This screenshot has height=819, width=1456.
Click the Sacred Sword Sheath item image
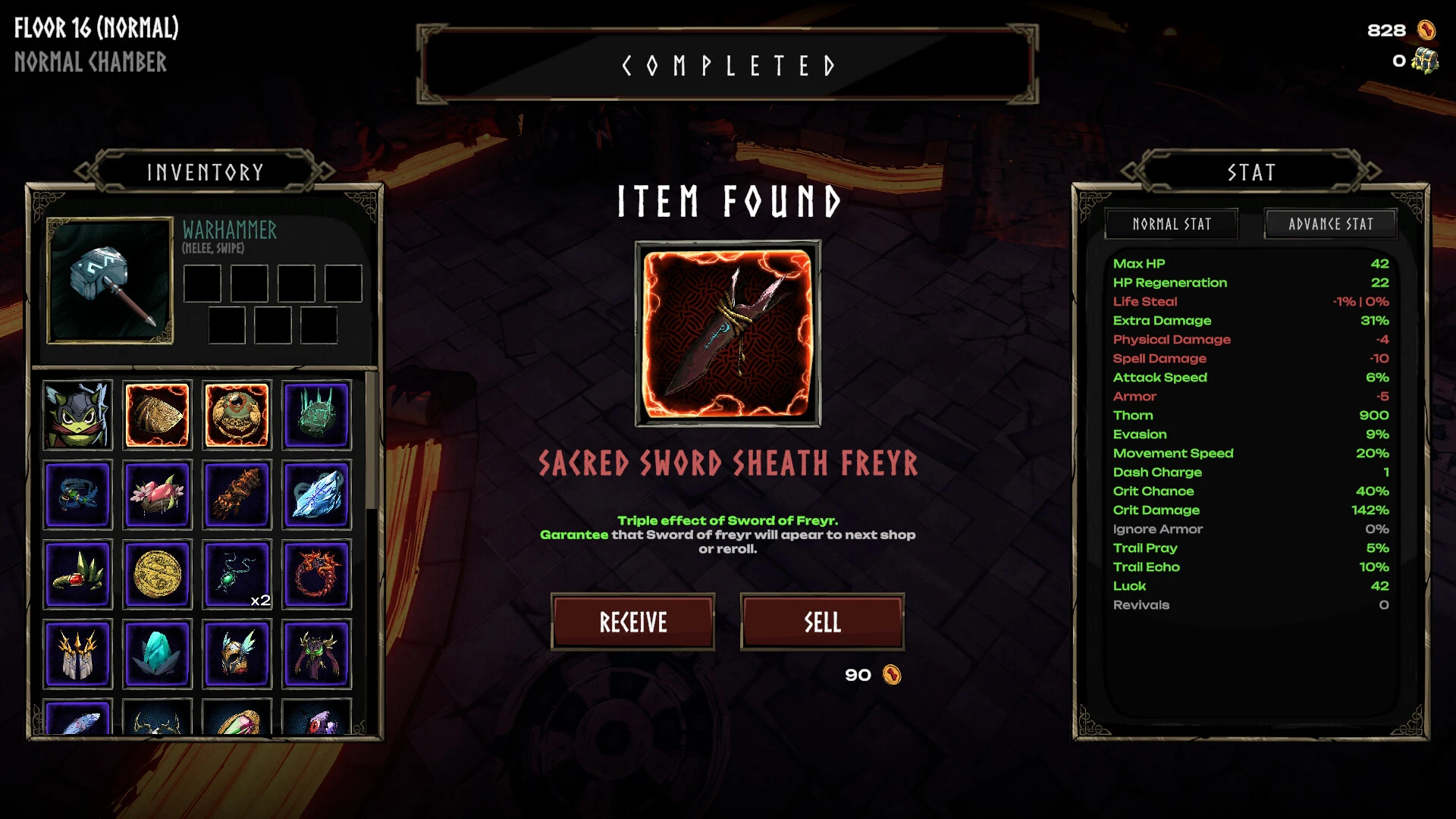click(x=727, y=334)
